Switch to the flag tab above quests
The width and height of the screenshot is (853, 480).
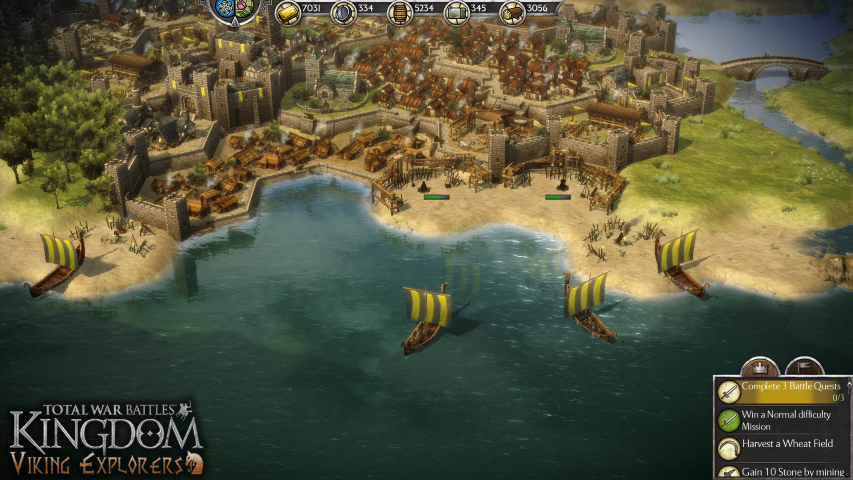(x=805, y=365)
